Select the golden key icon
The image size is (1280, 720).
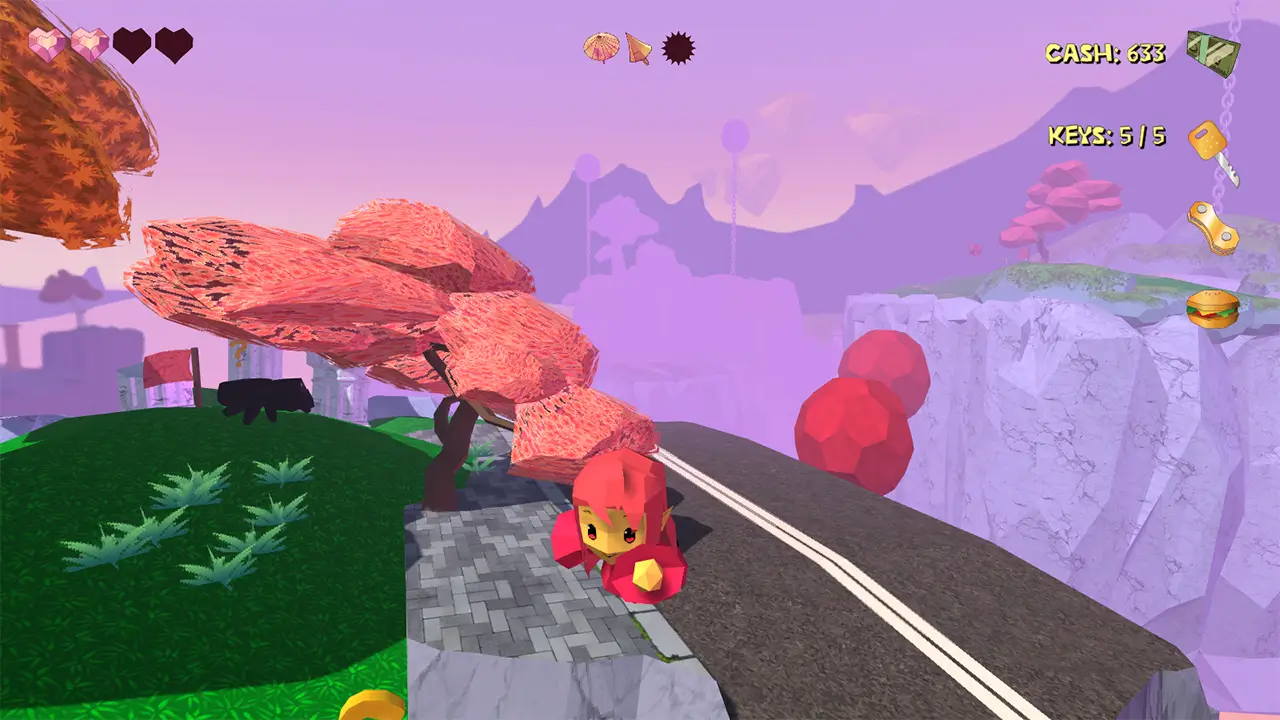1212,150
